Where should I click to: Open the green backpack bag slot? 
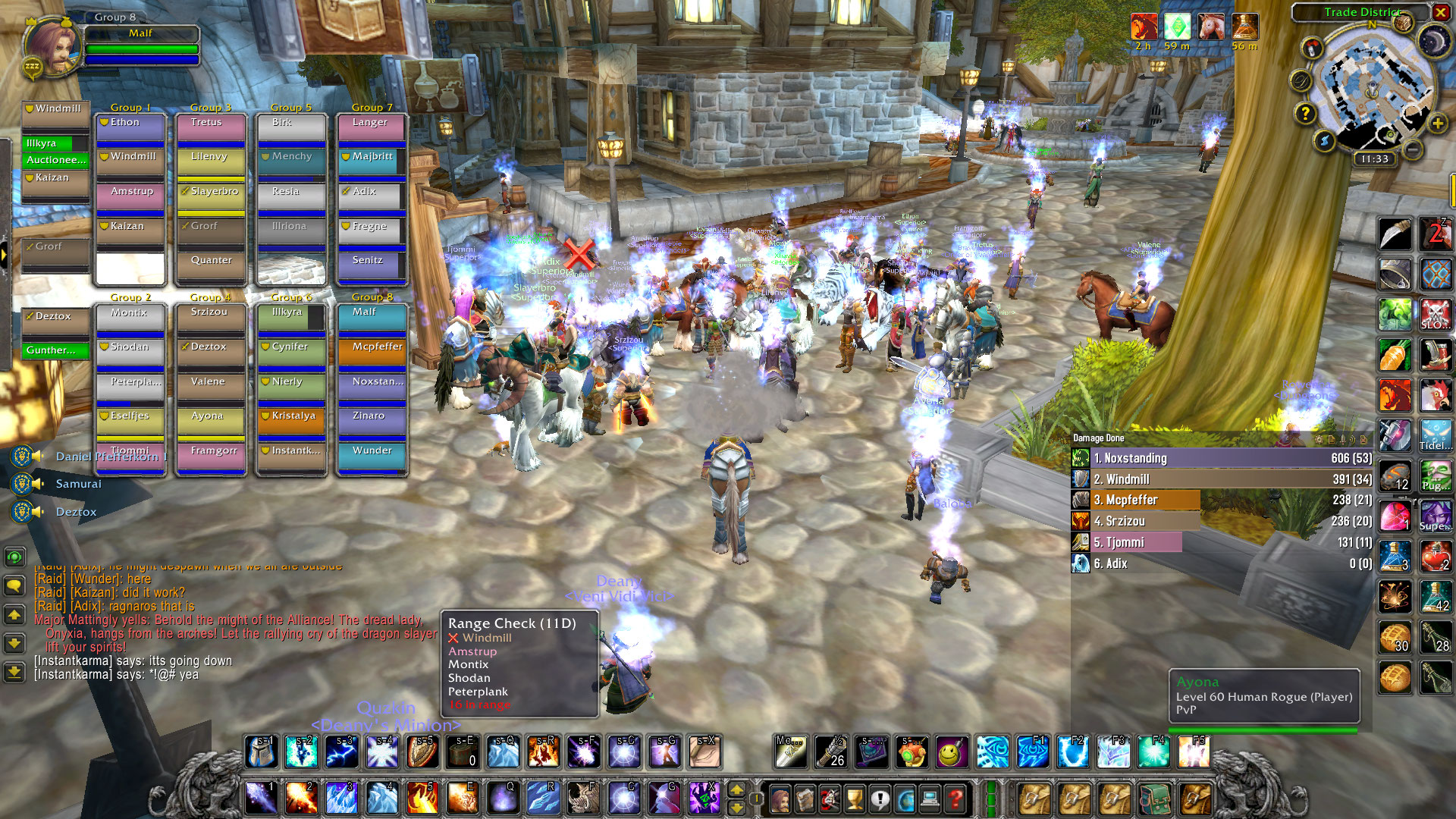click(1155, 799)
